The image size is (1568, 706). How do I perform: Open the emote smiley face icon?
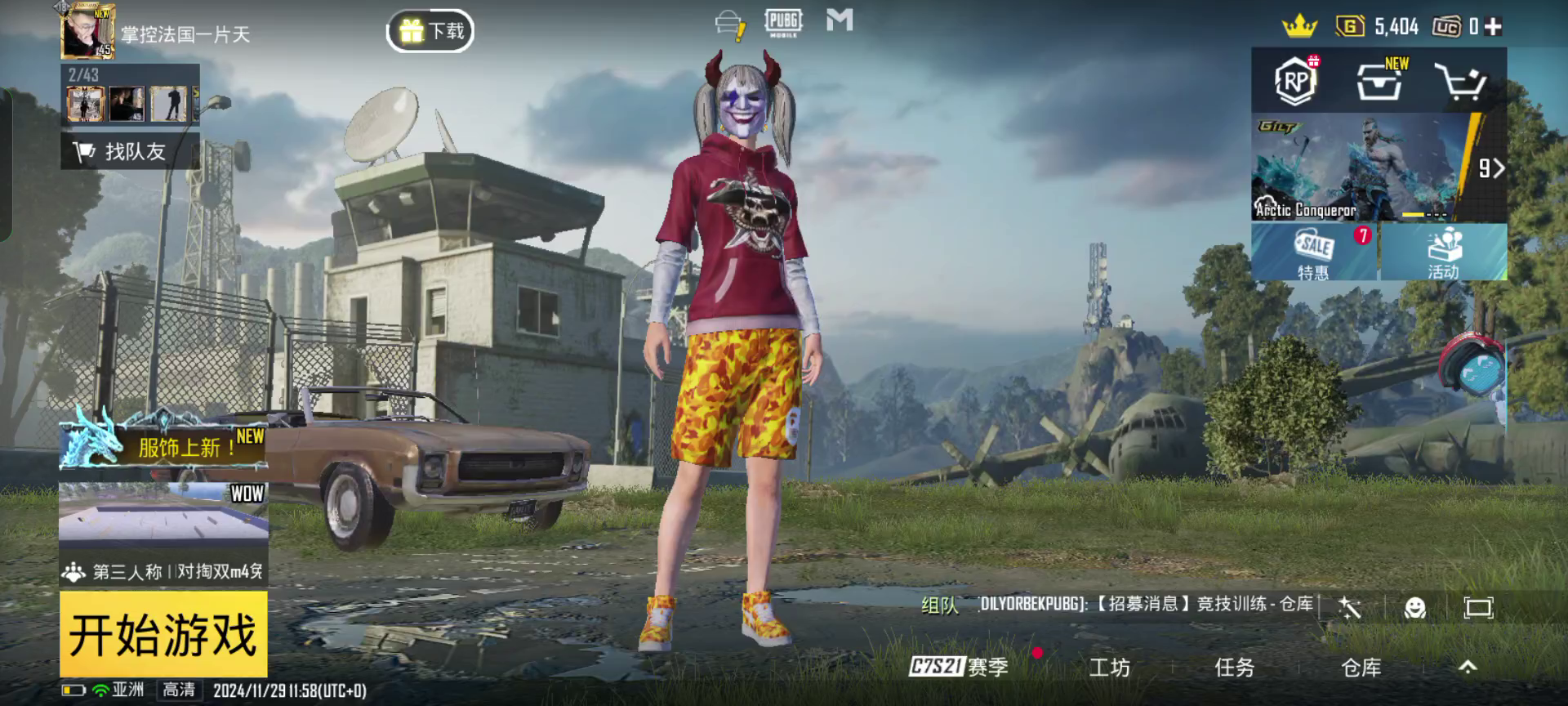pos(1414,607)
